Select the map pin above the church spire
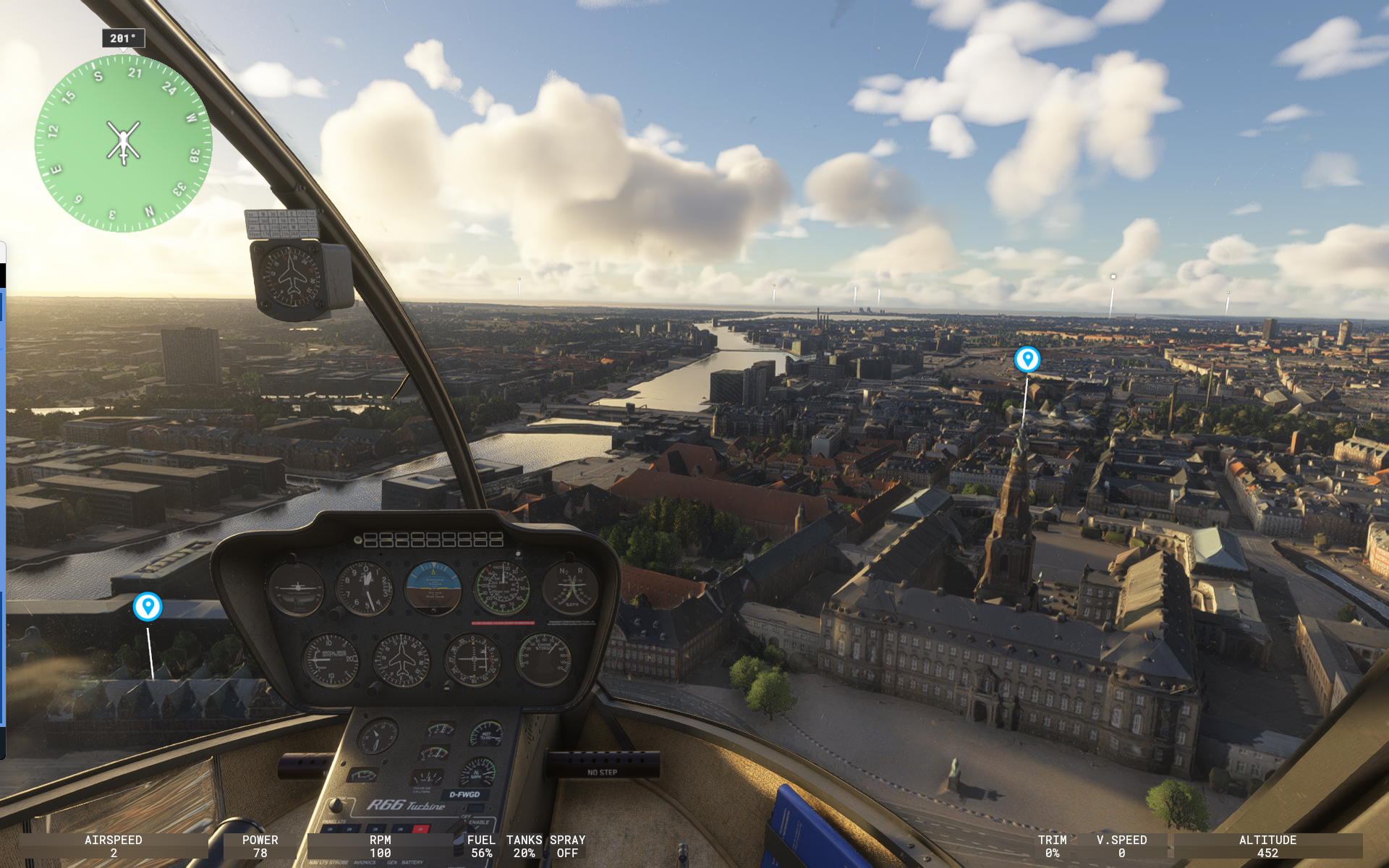This screenshot has height=868, width=1389. [x=1027, y=359]
